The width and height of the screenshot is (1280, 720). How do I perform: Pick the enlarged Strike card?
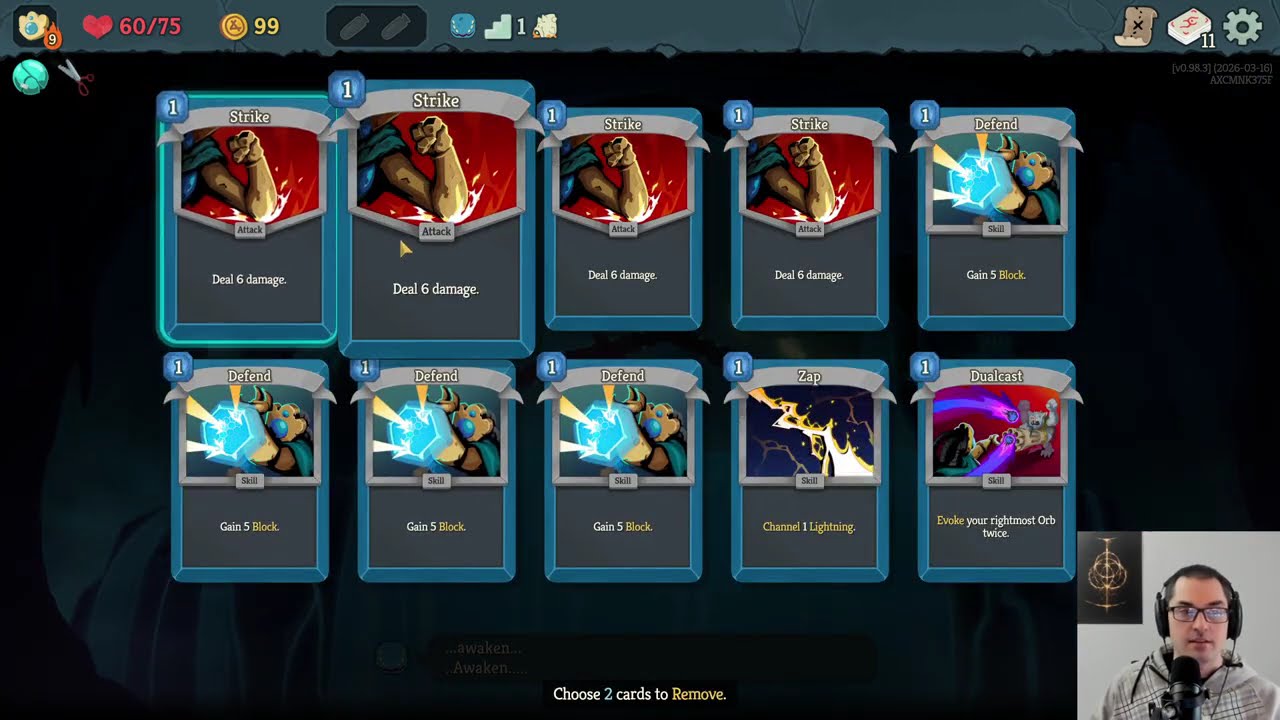tap(436, 218)
